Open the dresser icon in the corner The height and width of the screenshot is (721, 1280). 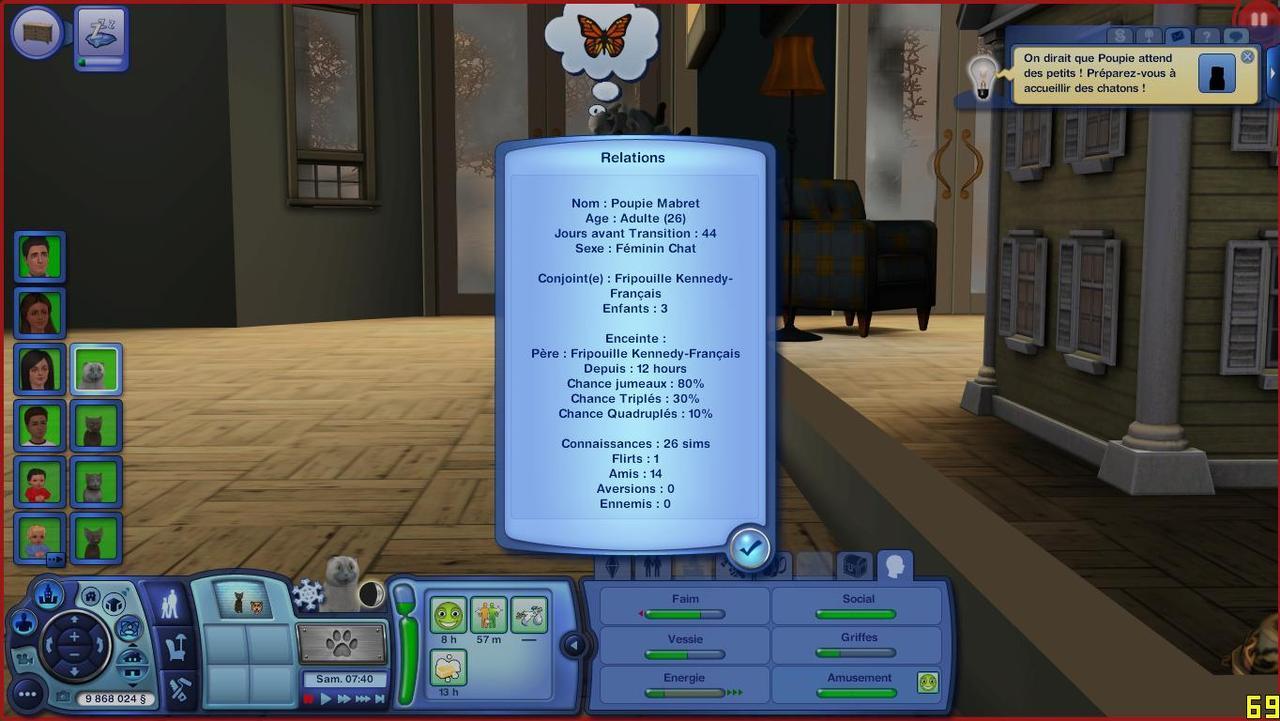(x=38, y=32)
